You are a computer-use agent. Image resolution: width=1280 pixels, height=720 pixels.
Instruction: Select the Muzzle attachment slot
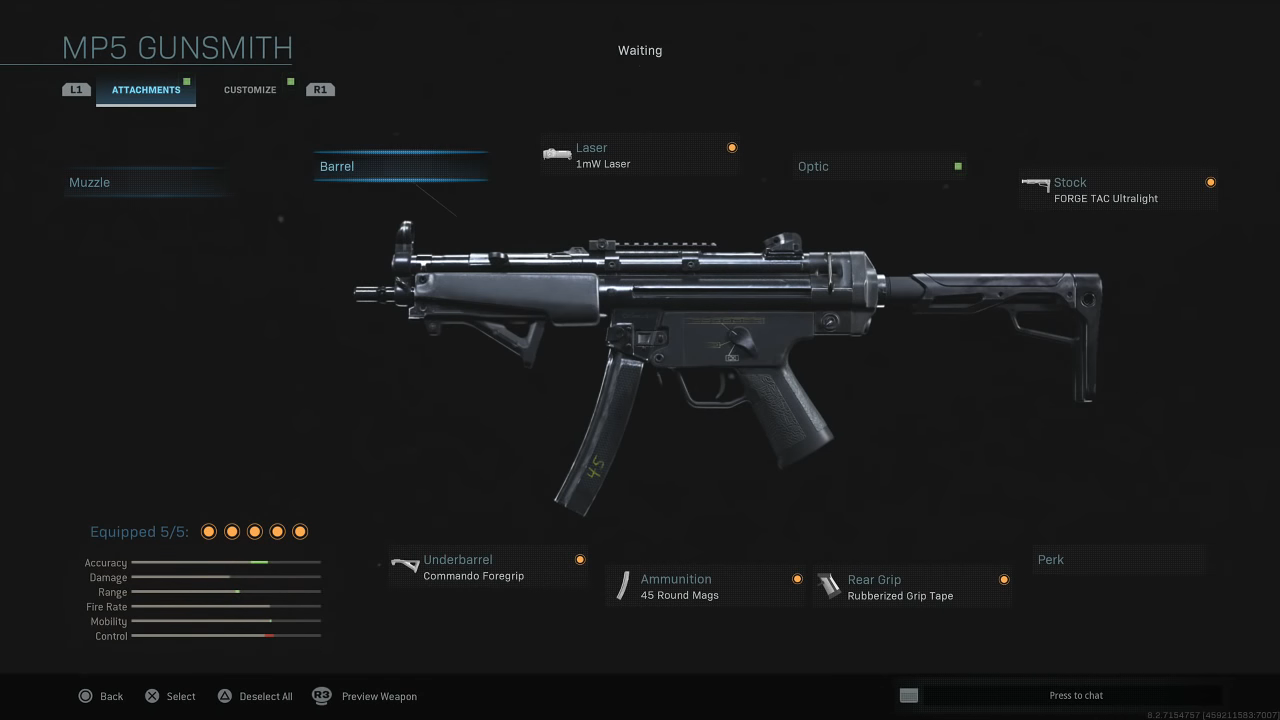coord(145,182)
